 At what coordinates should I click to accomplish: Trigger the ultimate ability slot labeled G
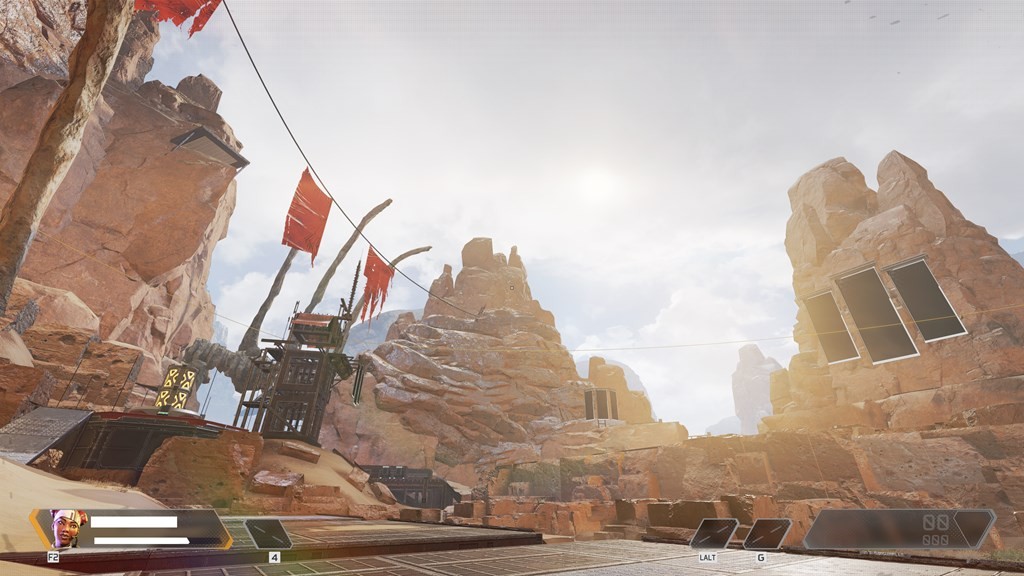coord(767,533)
